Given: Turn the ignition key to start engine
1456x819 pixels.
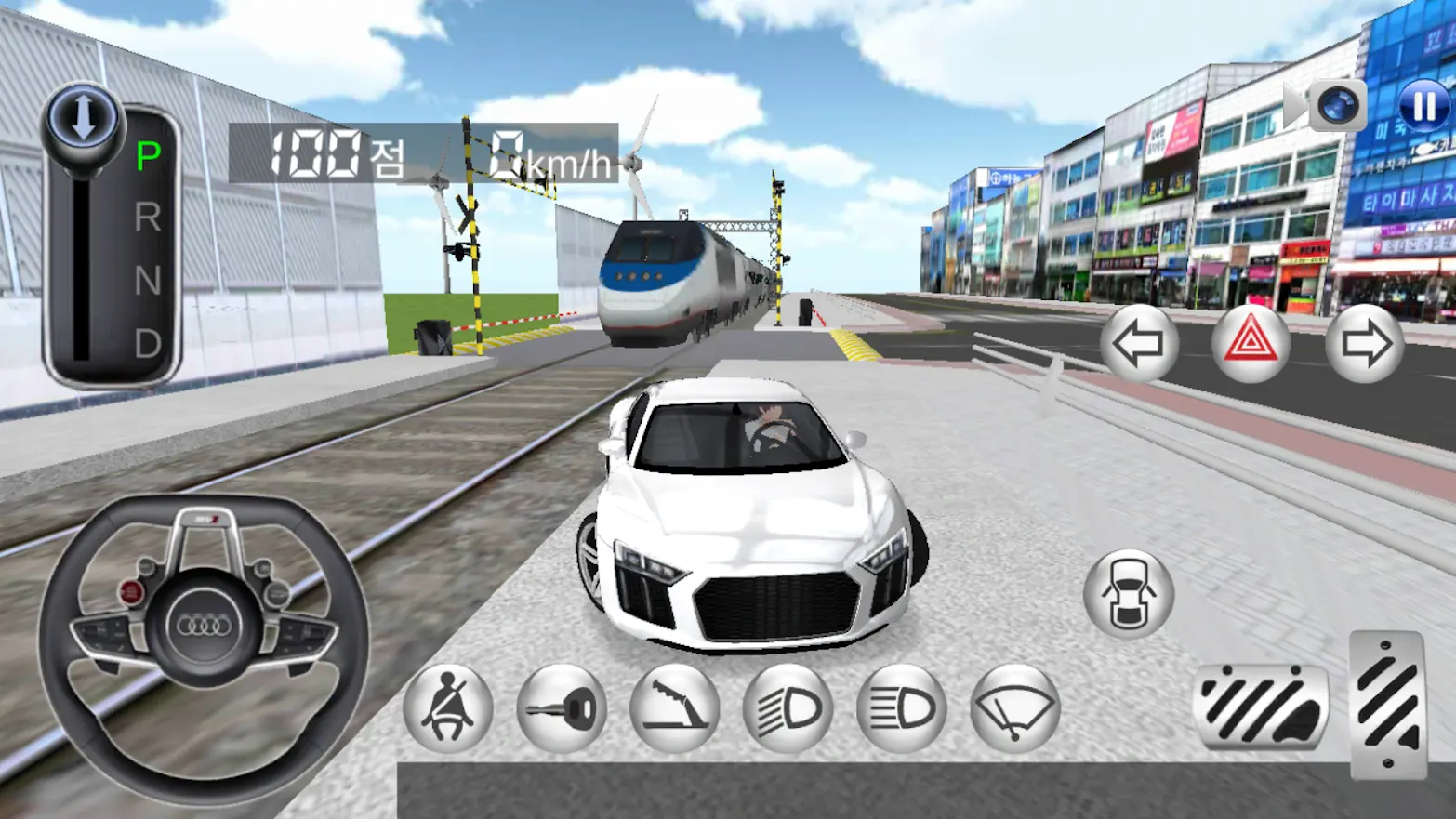Looking at the screenshot, I should click(x=562, y=707).
